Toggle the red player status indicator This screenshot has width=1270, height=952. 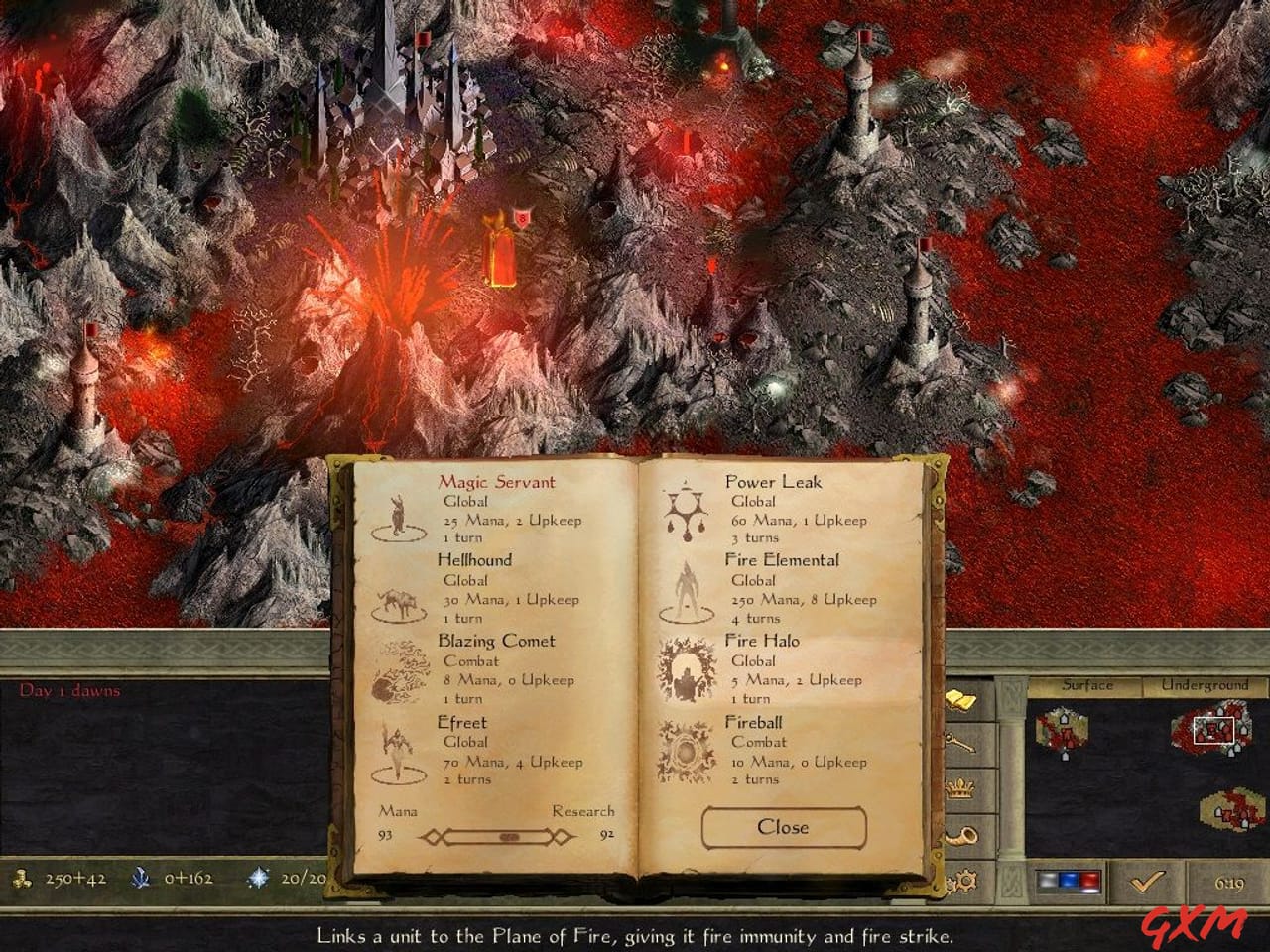tap(1089, 879)
